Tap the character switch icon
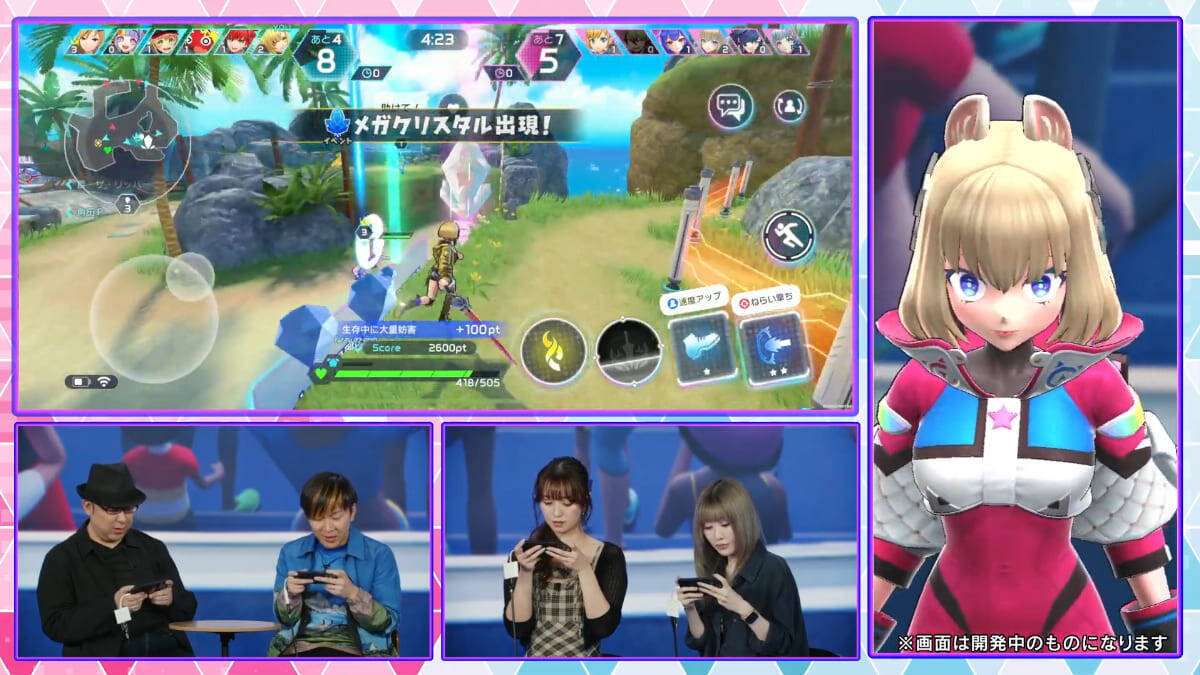Screen dimensions: 1200x675 [790, 105]
